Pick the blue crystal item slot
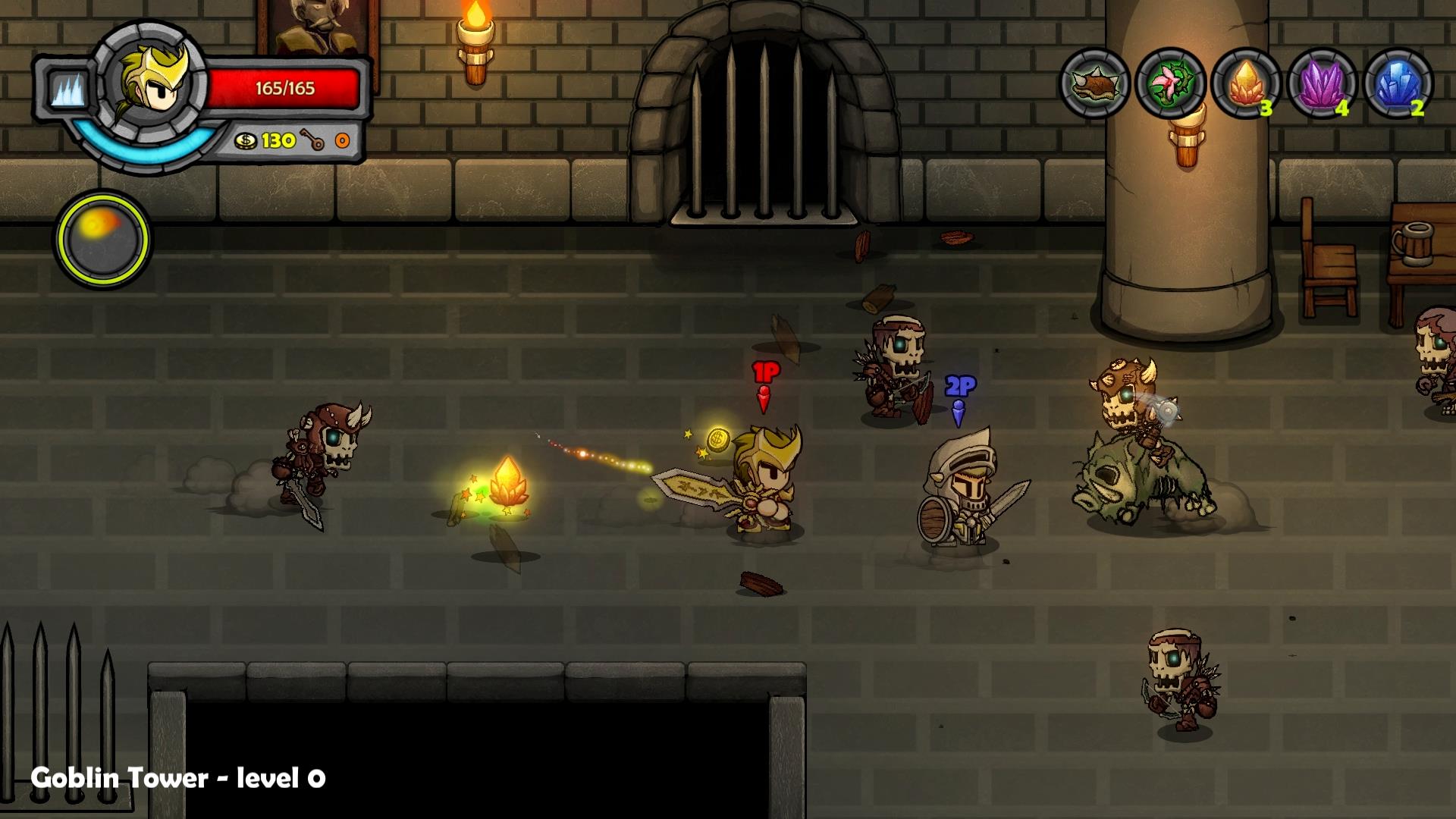Image resolution: width=1456 pixels, height=819 pixels. [1398, 83]
